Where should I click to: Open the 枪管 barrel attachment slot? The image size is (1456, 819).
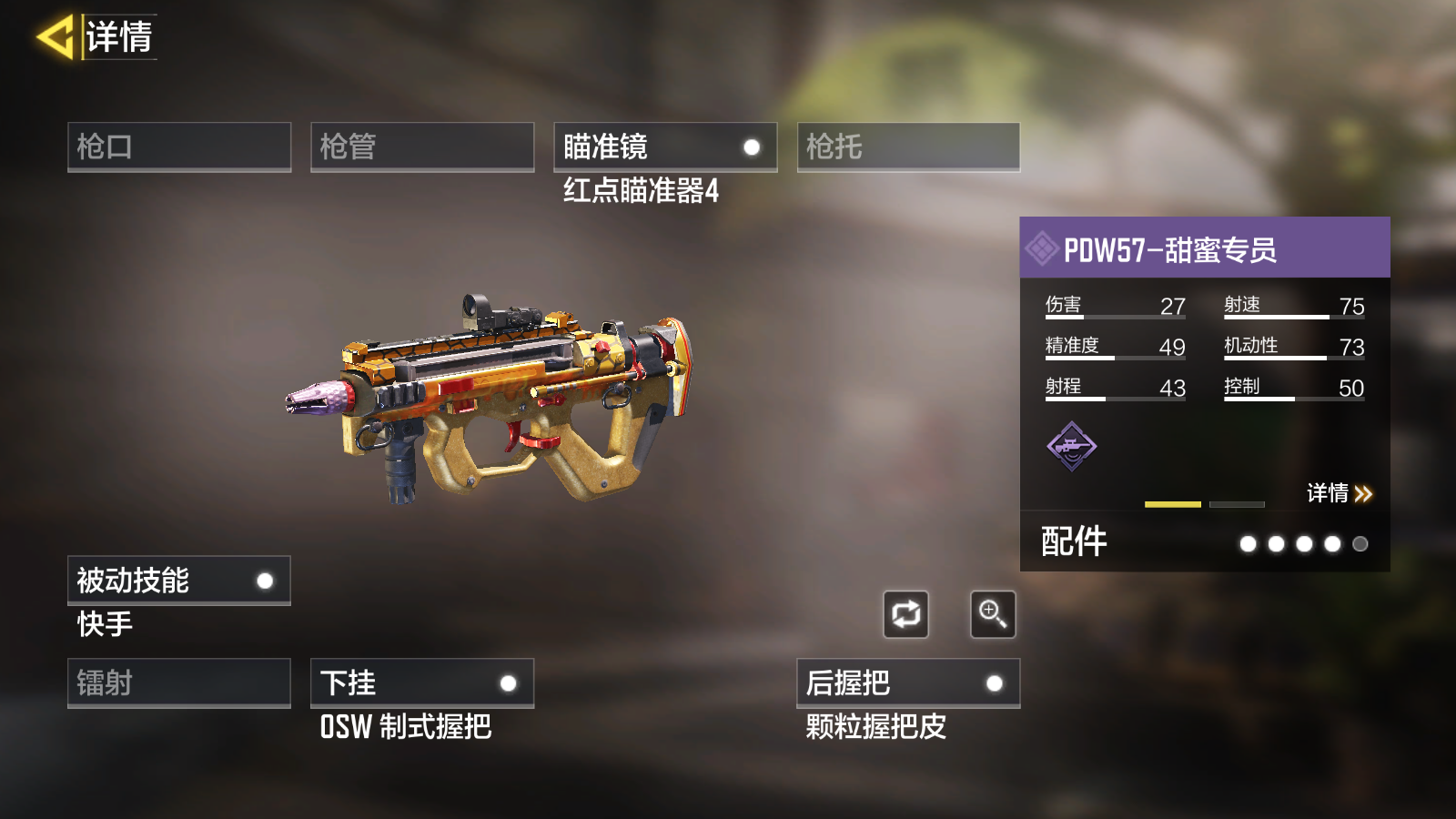[422, 147]
